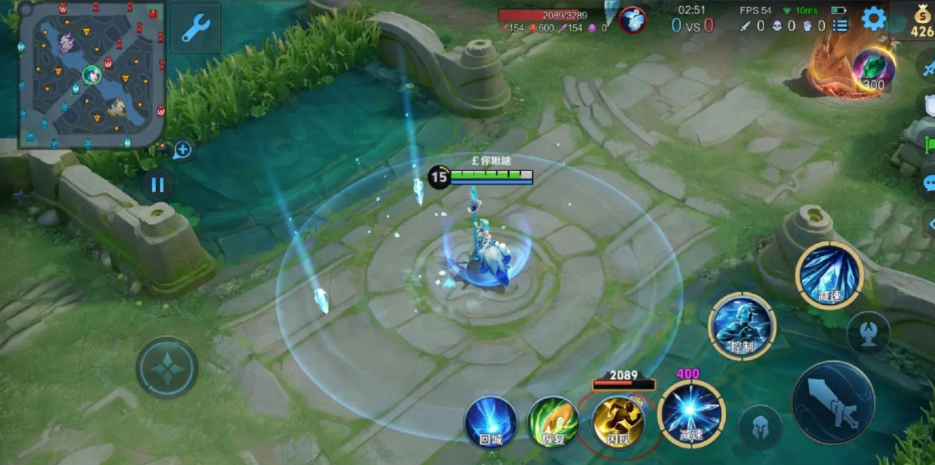The width and height of the screenshot is (935, 465).
Task: Target minions with the helmet button
Action: coord(760,427)
